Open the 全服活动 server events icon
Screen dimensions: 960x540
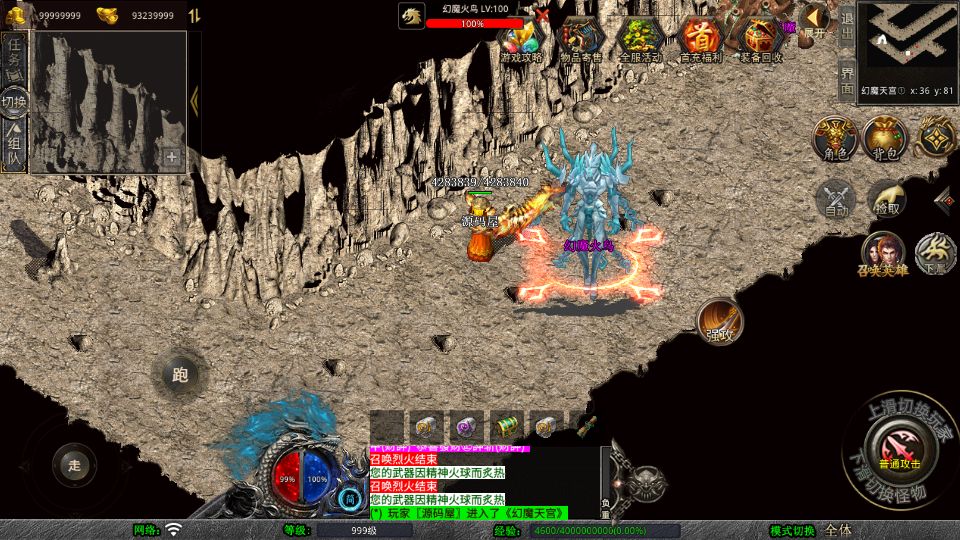tap(640, 41)
